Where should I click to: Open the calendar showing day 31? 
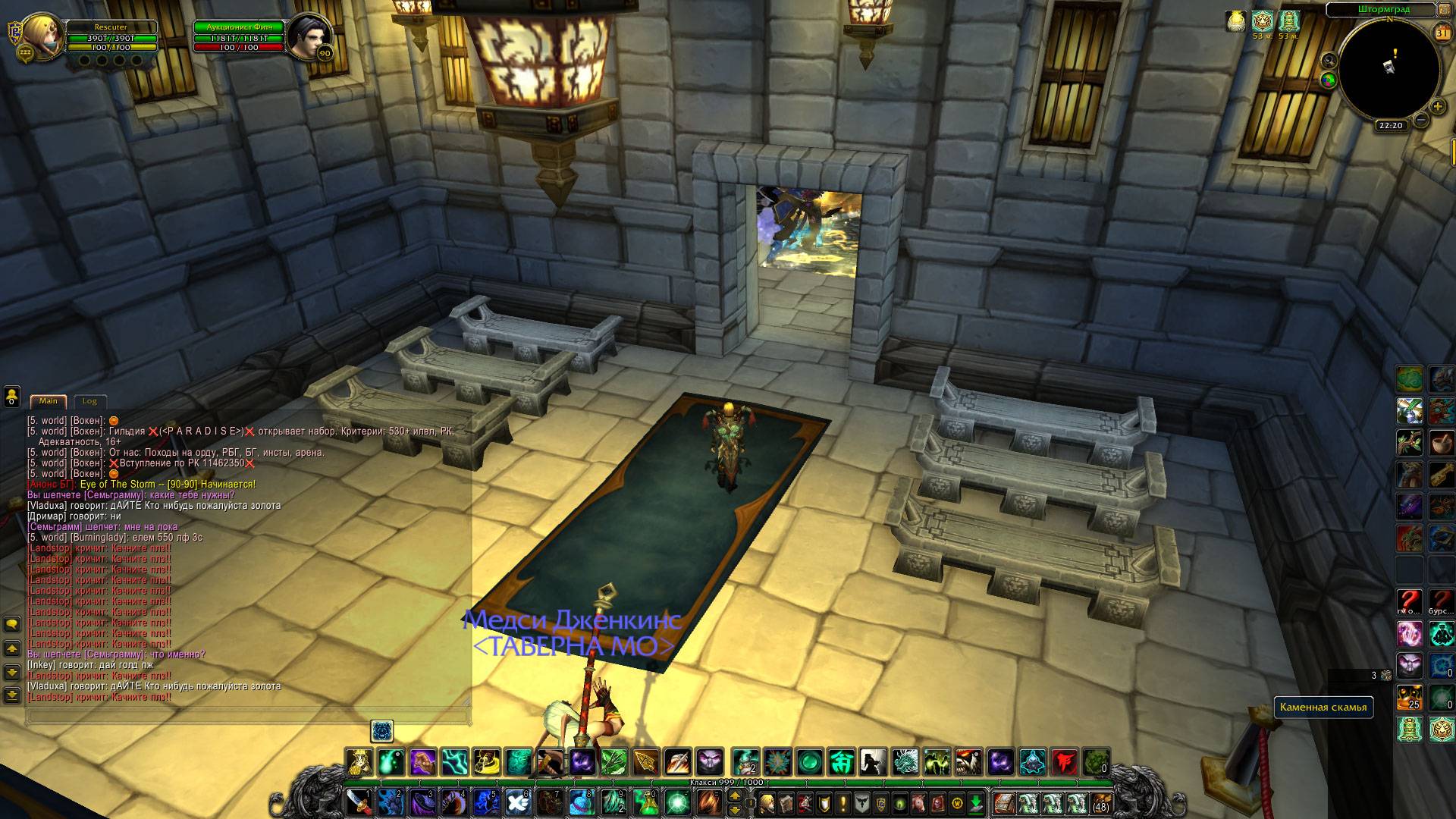point(1442,33)
